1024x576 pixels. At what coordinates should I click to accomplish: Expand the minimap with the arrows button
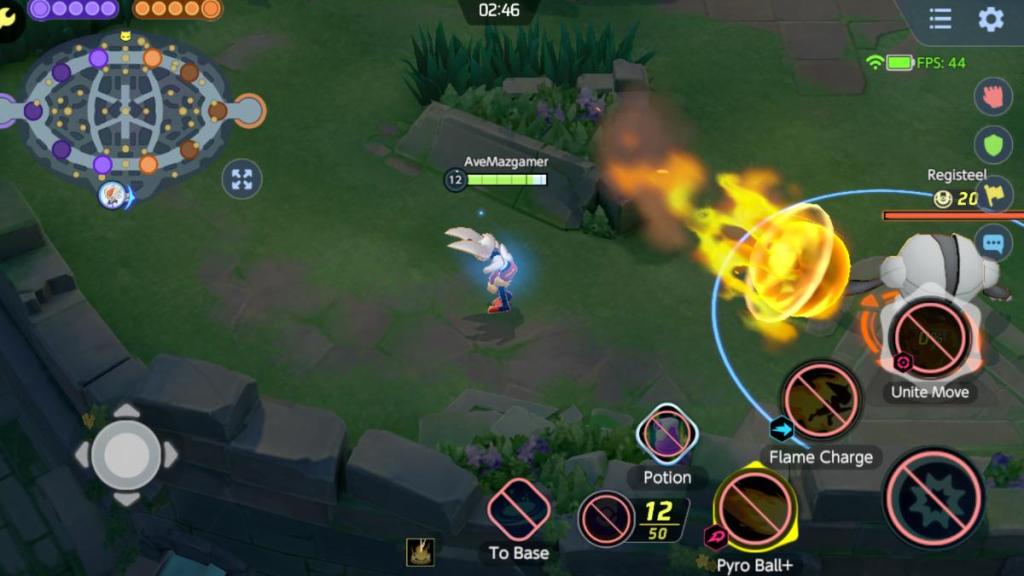(241, 179)
